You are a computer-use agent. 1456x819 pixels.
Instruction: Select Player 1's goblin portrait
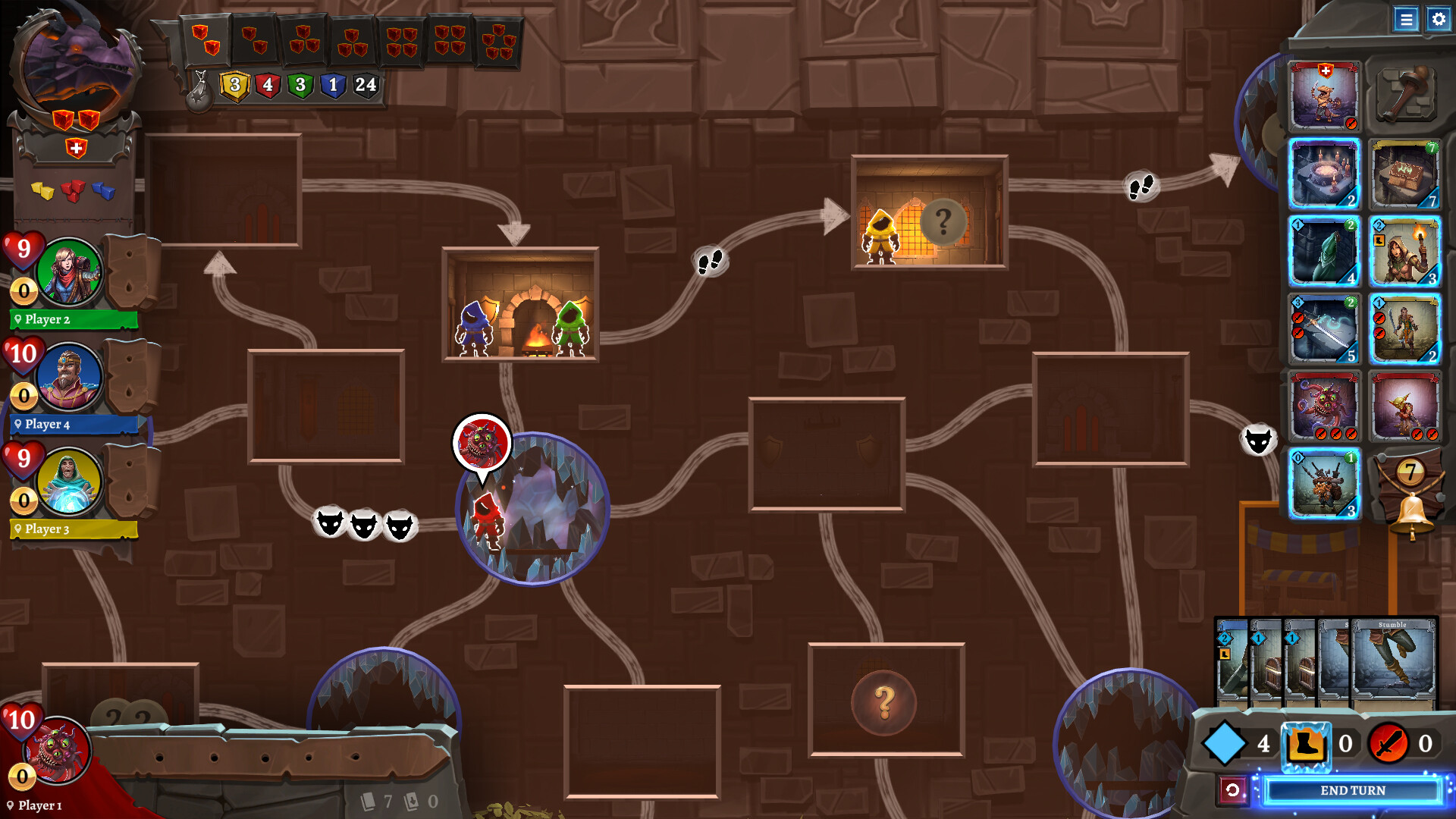tap(57, 751)
